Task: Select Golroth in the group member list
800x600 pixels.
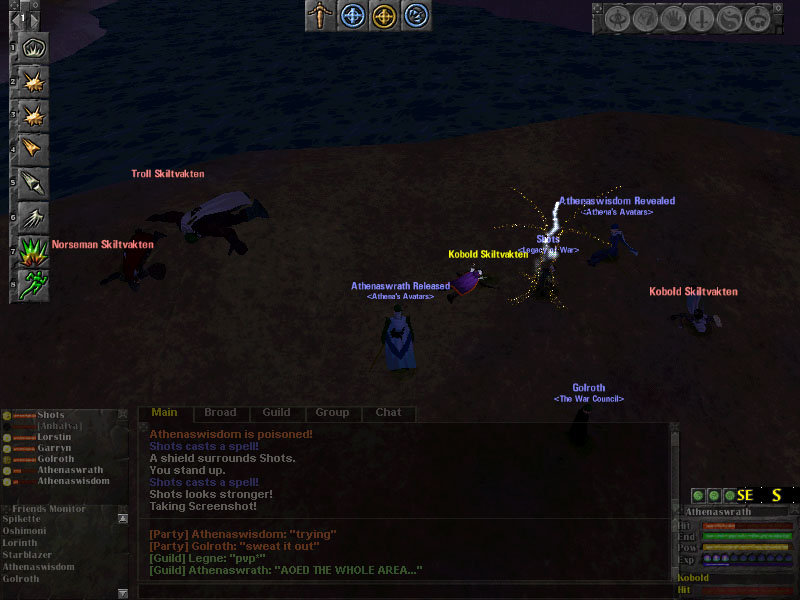Action: [x=55, y=459]
